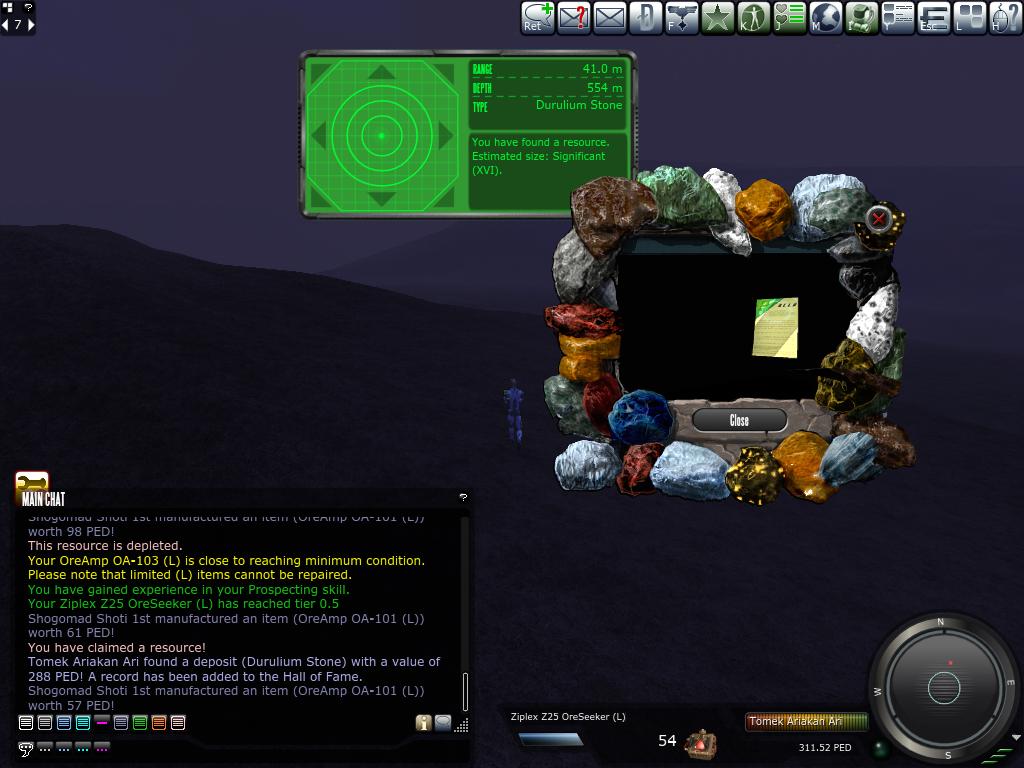Open the Esc system menu icon
Screen dimensions: 1024x768
point(933,17)
